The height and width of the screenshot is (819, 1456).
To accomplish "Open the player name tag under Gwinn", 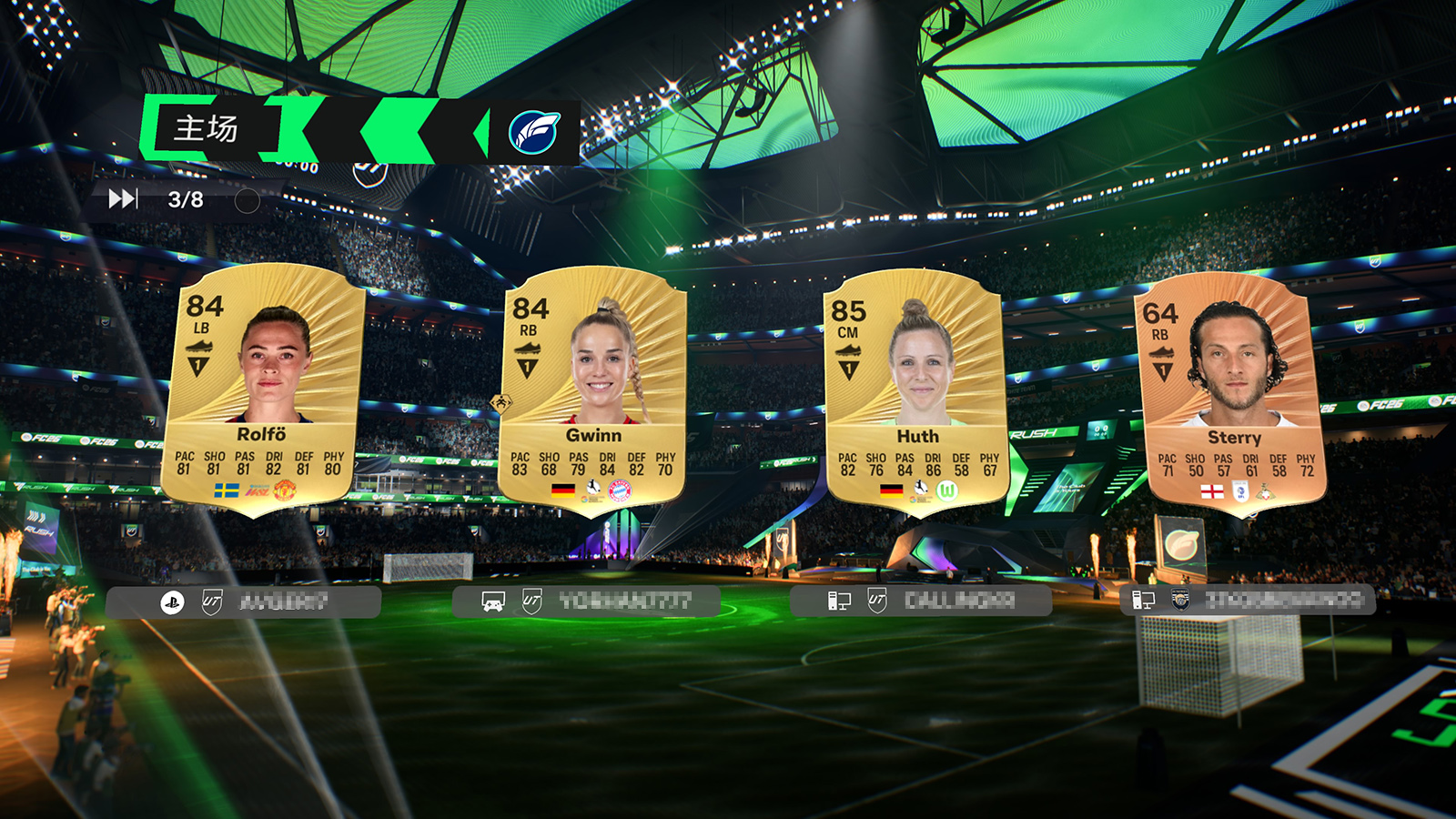I will point(586,602).
